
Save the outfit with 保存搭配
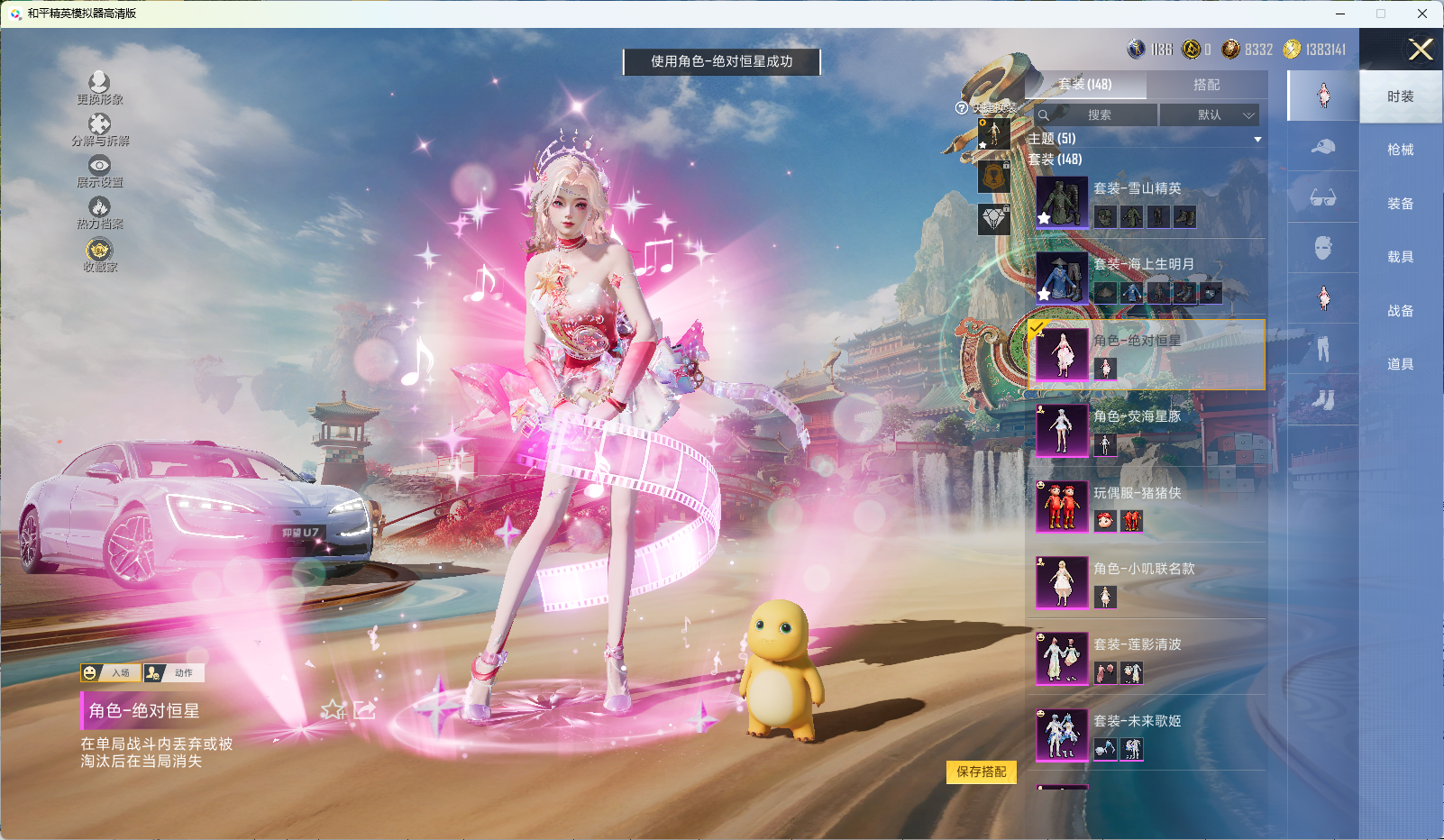click(981, 772)
